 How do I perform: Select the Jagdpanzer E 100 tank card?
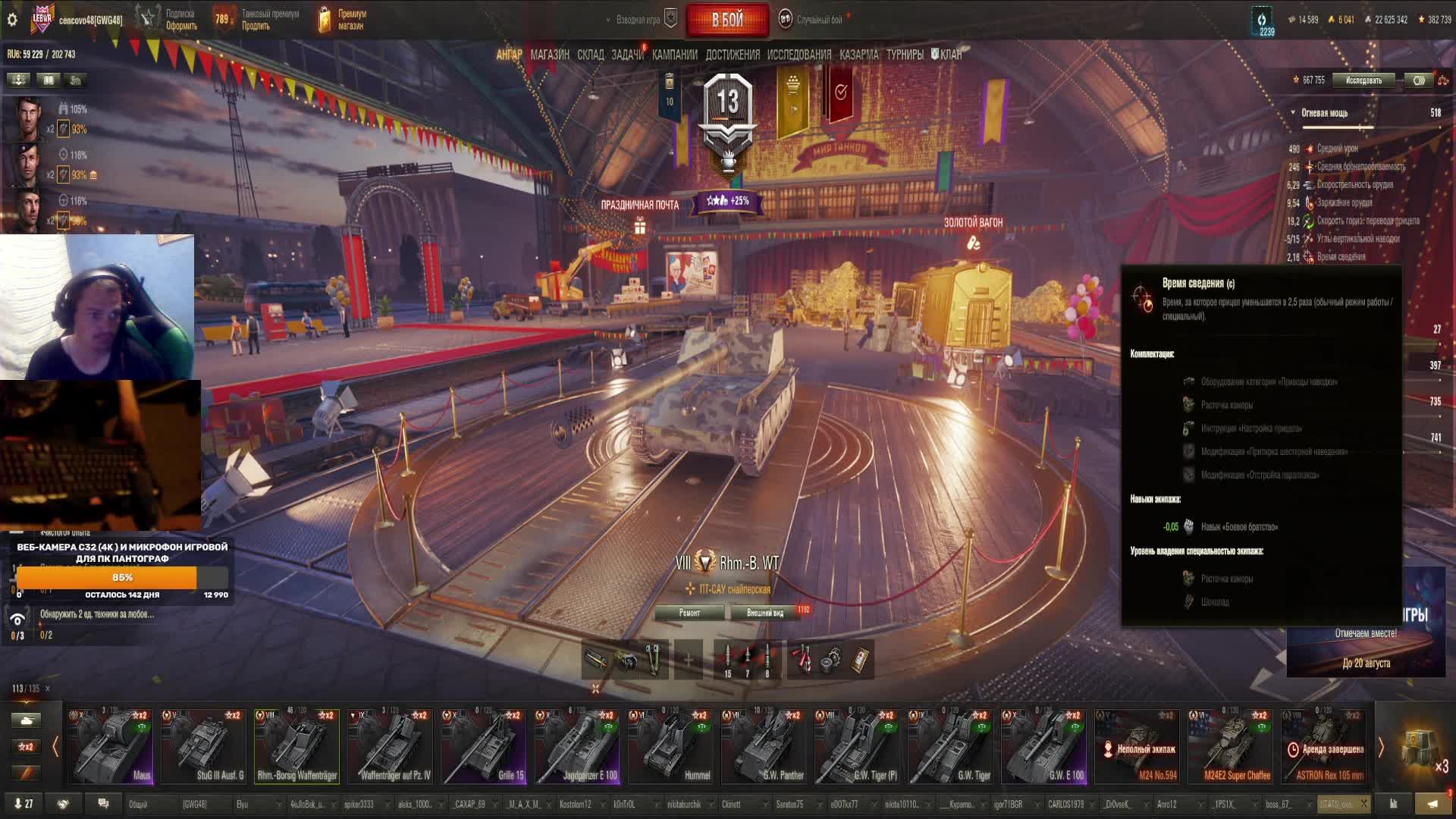coord(577,746)
